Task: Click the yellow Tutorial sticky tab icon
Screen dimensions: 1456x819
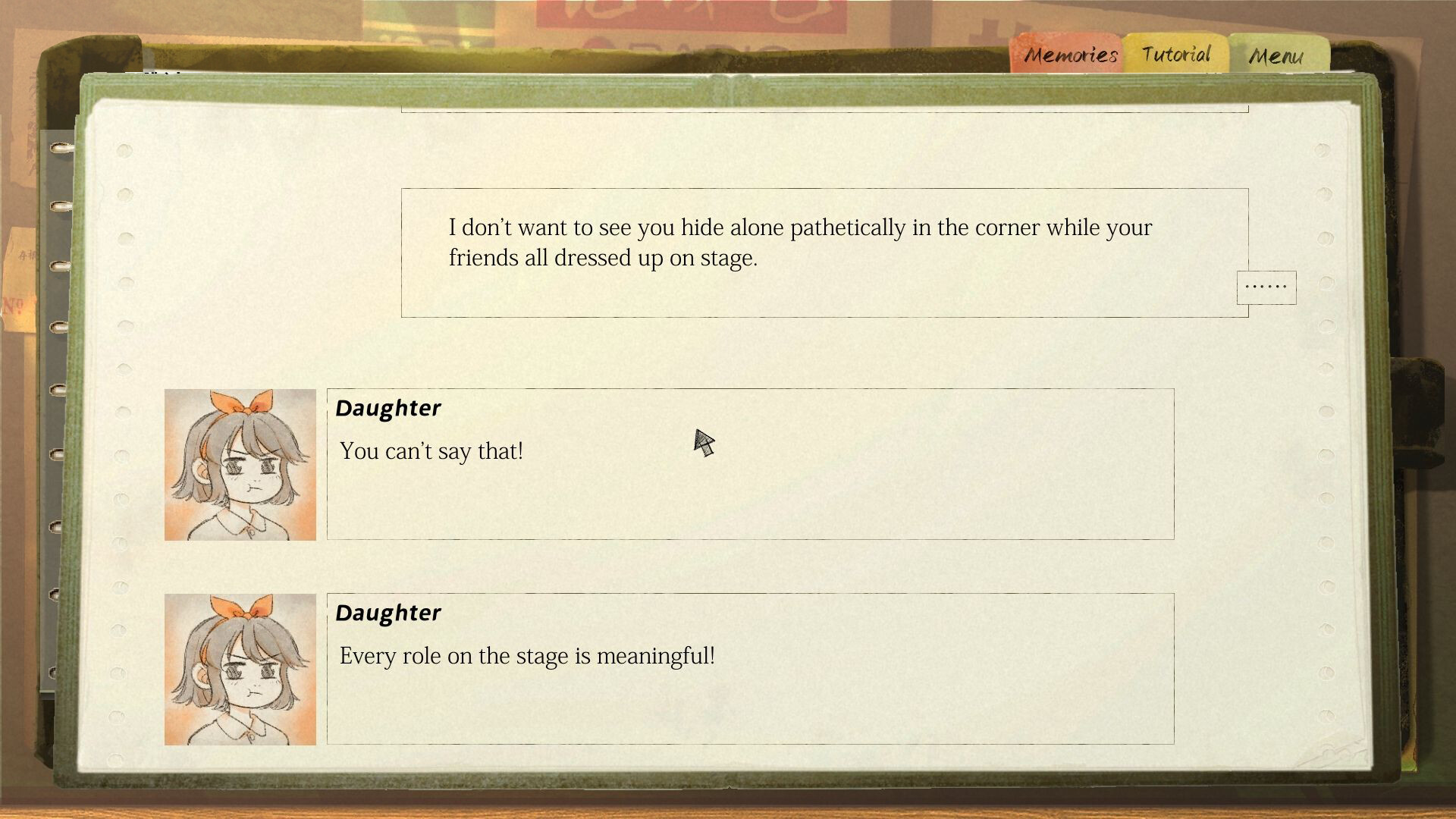Action: (1174, 53)
